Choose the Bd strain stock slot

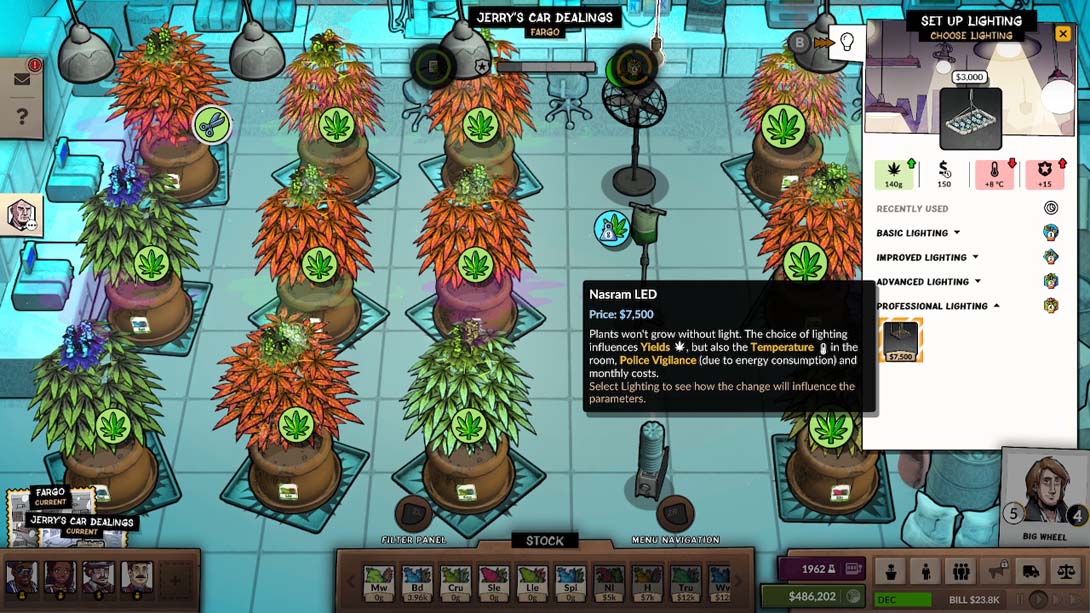point(418,579)
